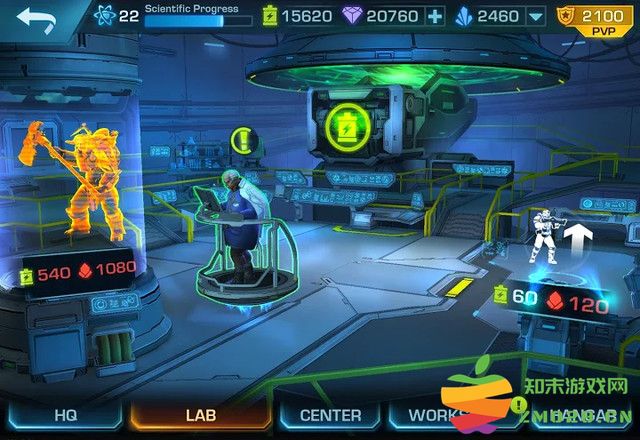
Task: Switch to the HQ tab
Action: pyautogui.click(x=65, y=416)
